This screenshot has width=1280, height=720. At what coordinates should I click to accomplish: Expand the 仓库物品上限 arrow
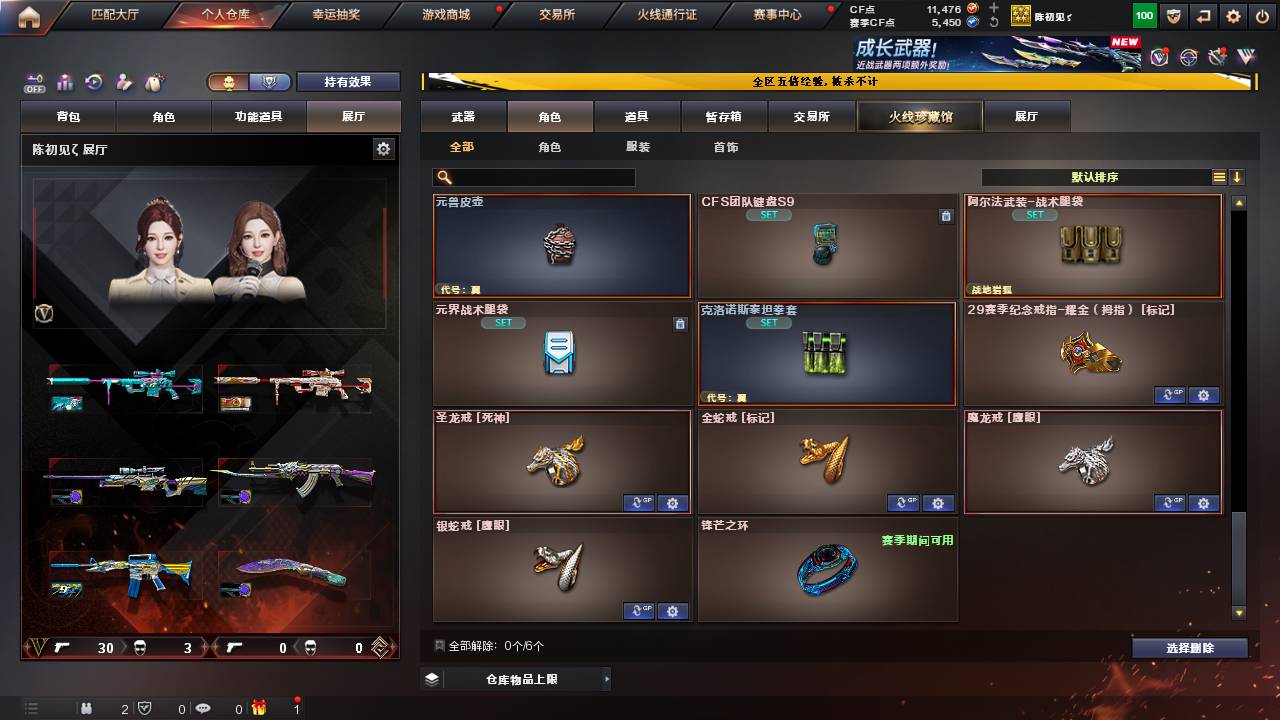608,677
